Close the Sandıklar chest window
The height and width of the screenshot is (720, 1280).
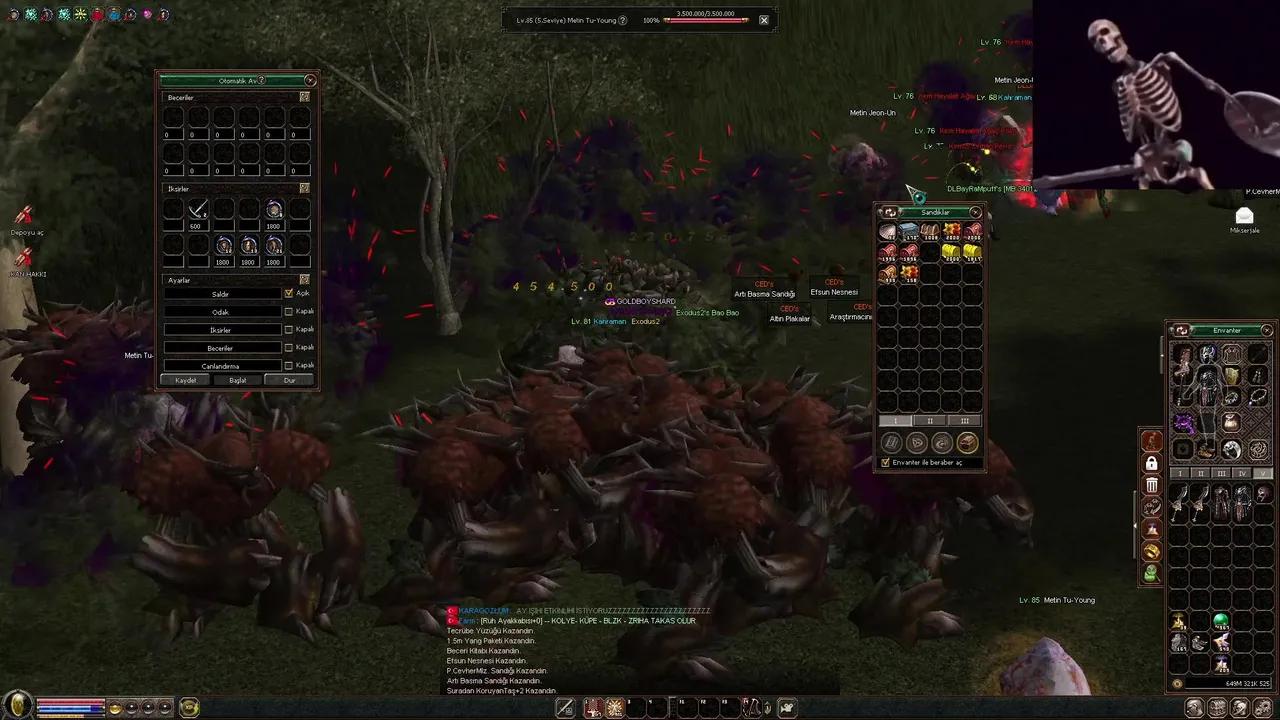coord(975,212)
